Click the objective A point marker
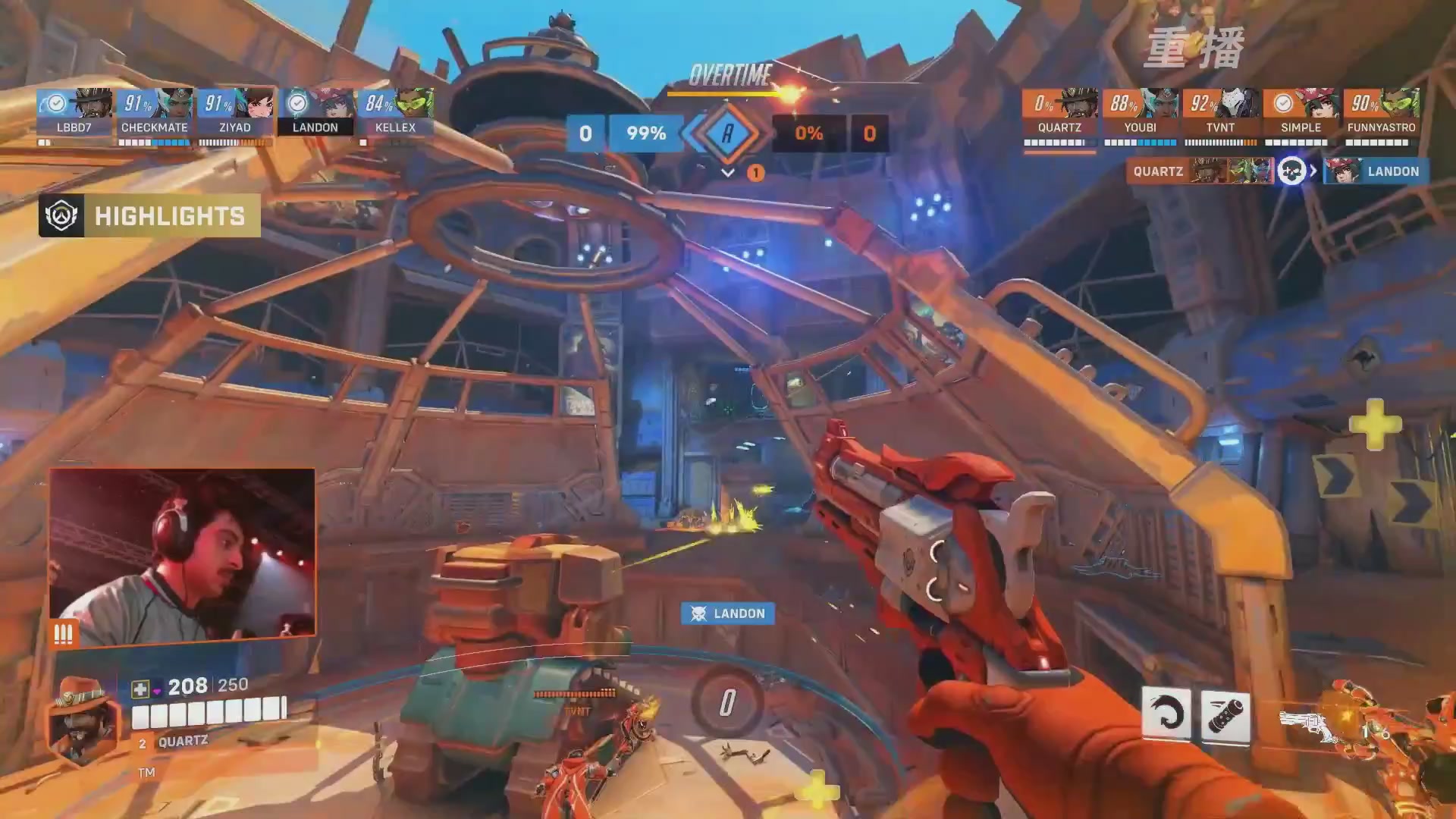Screen dimensions: 1456x819 coord(727,133)
